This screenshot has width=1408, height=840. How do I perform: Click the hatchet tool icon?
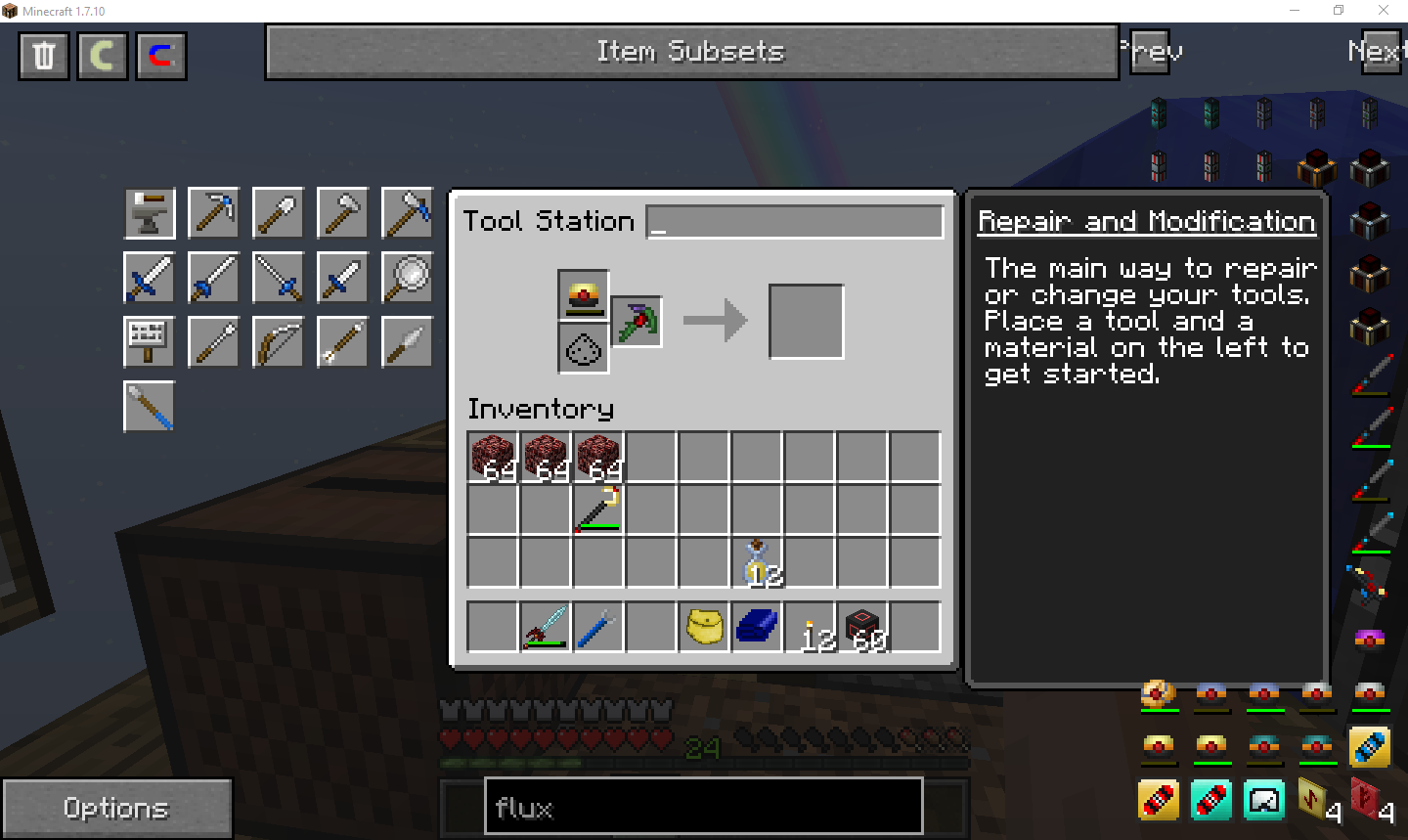tap(341, 212)
